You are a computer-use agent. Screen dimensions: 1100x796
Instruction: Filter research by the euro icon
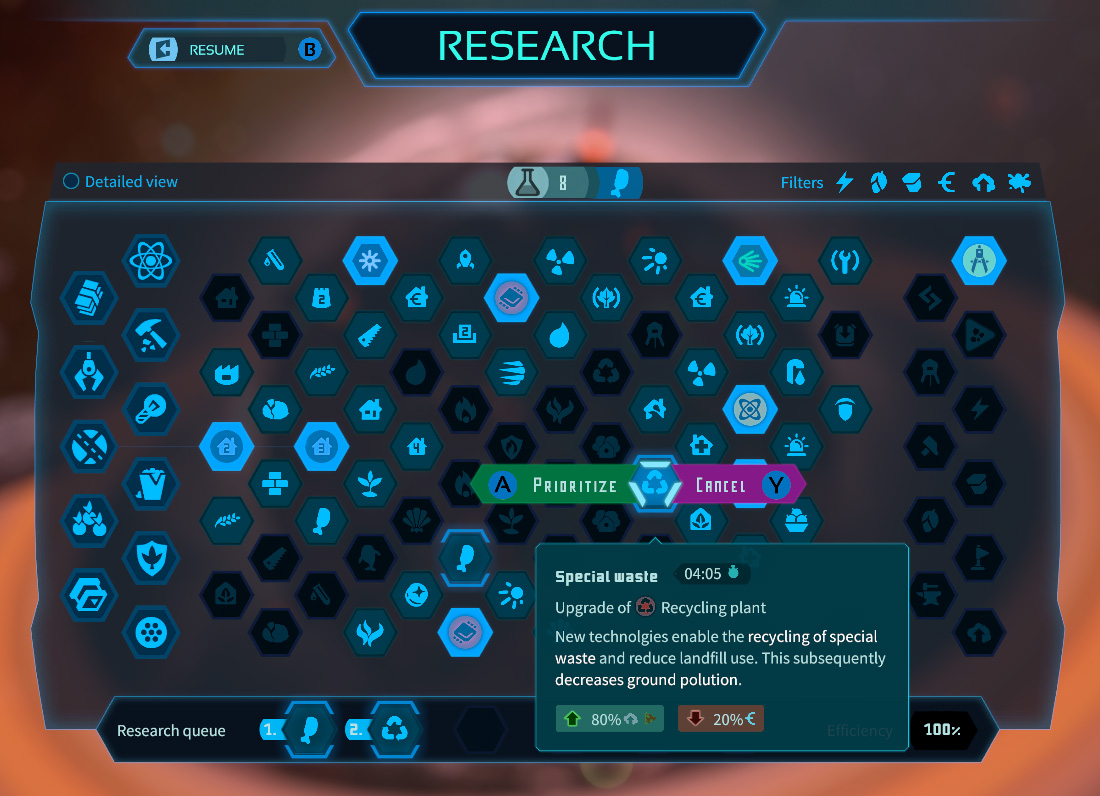point(947,182)
